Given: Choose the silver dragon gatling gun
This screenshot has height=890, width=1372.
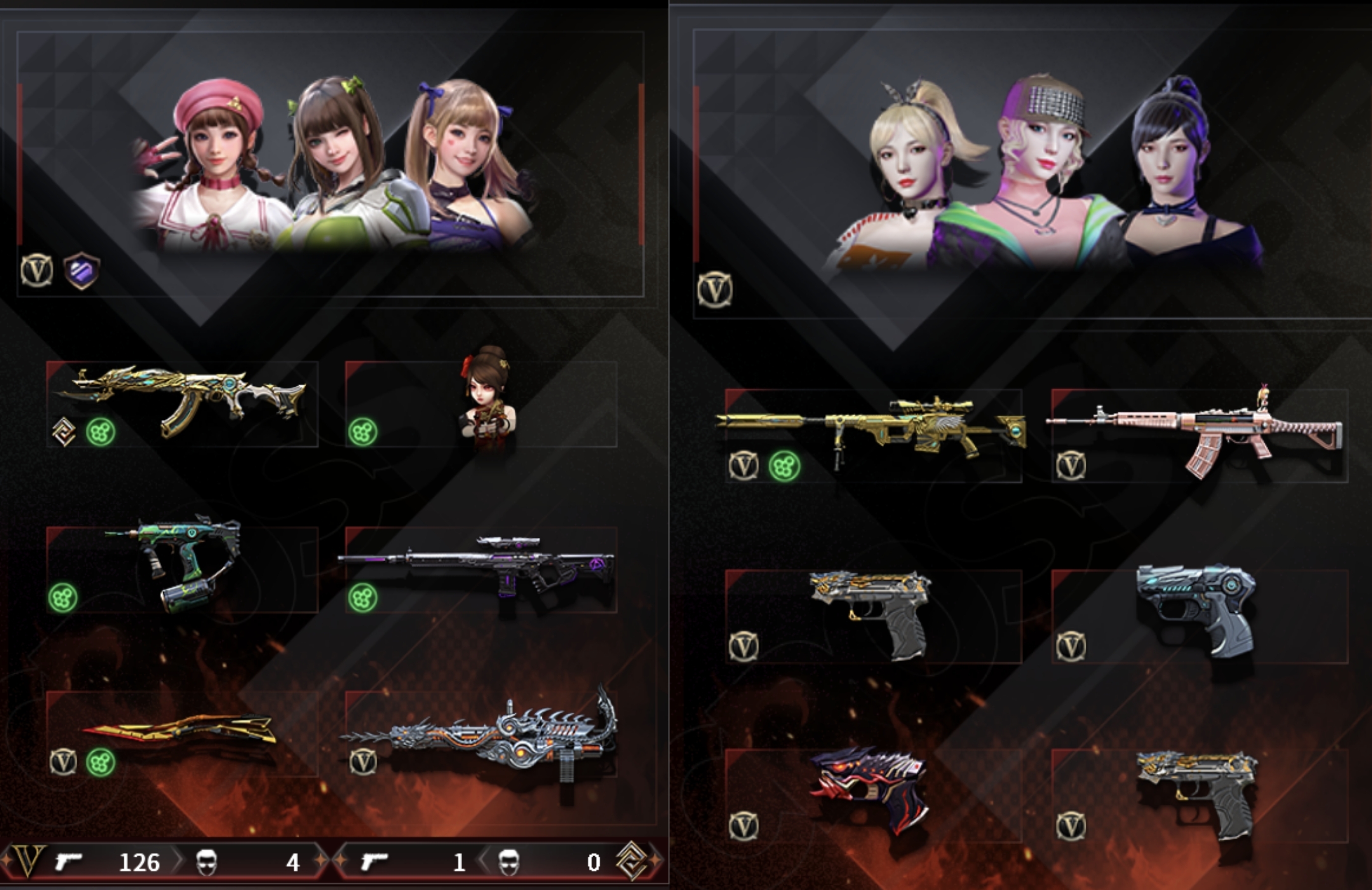Looking at the screenshot, I should pyautogui.click(x=482, y=733).
